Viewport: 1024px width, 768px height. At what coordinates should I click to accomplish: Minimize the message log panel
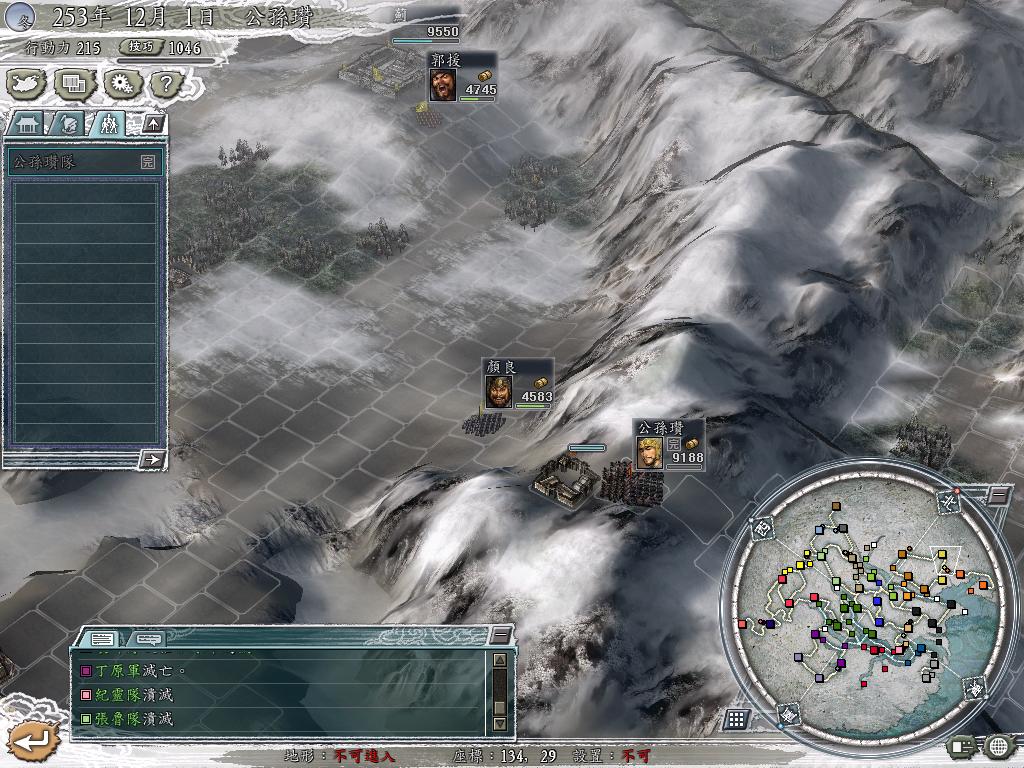(499, 636)
